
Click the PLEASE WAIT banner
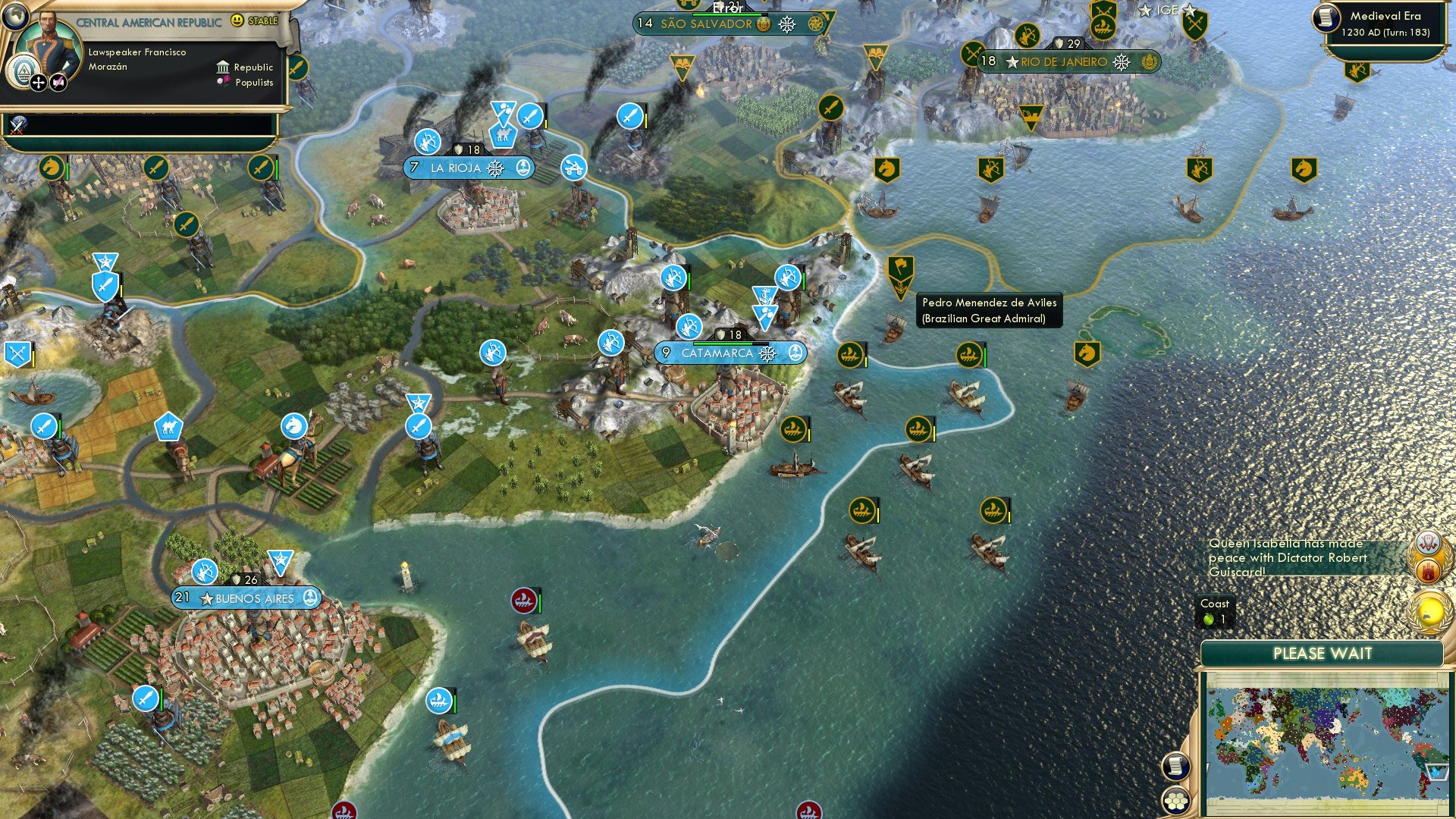click(1324, 654)
